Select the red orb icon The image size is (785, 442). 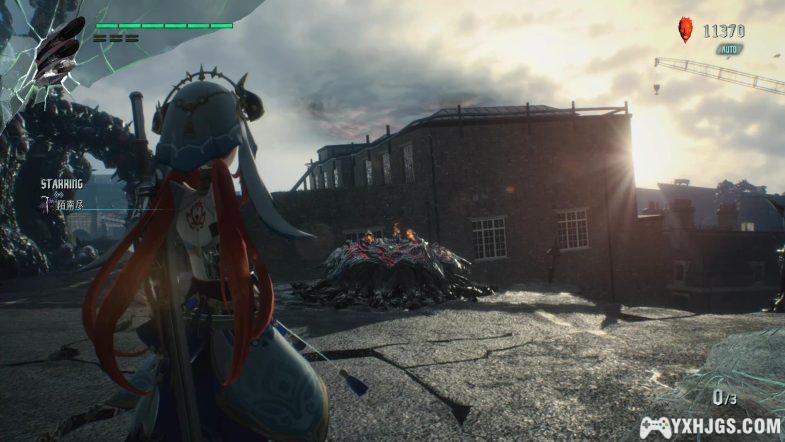685,29
